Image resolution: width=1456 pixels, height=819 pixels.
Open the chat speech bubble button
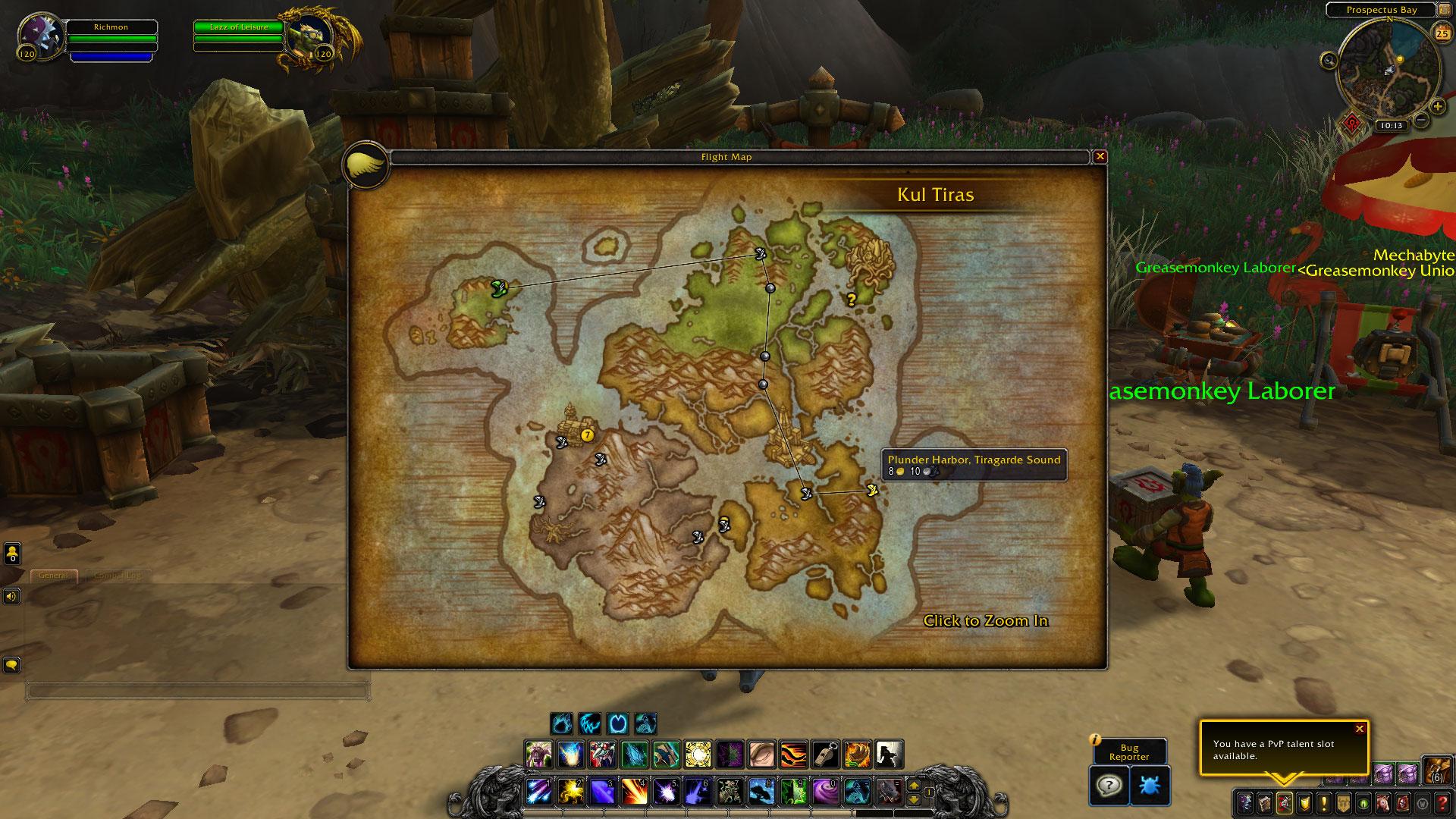(11, 665)
